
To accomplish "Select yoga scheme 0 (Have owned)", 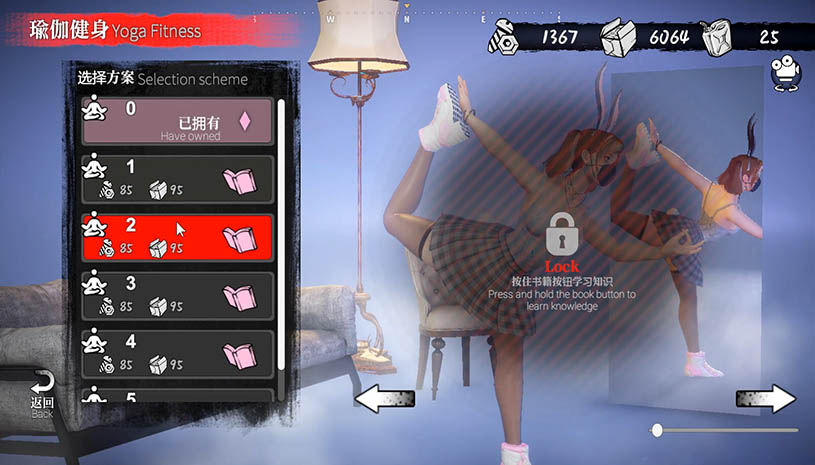I will click(176, 121).
